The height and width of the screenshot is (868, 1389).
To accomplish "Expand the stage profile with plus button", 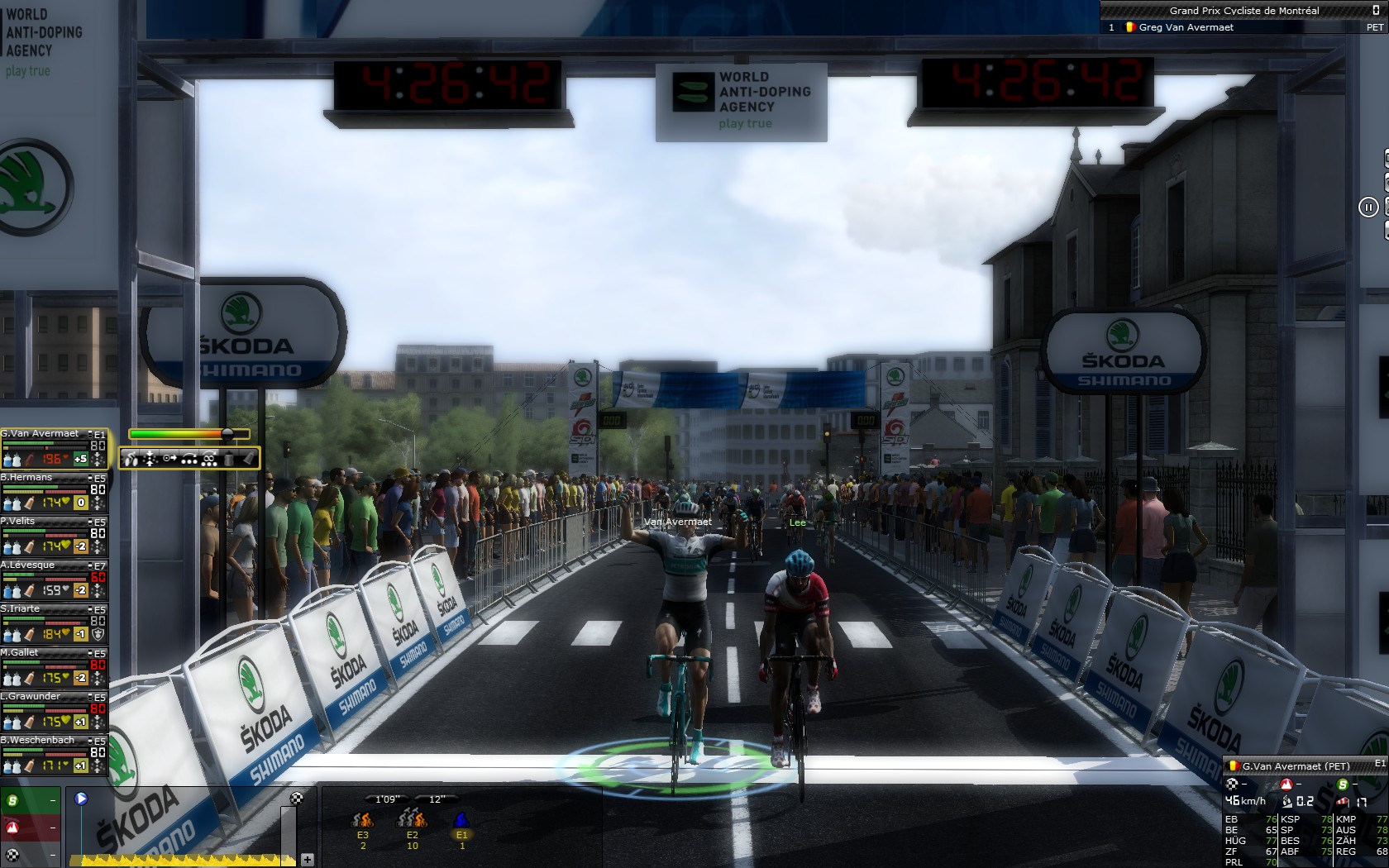I will [307, 860].
